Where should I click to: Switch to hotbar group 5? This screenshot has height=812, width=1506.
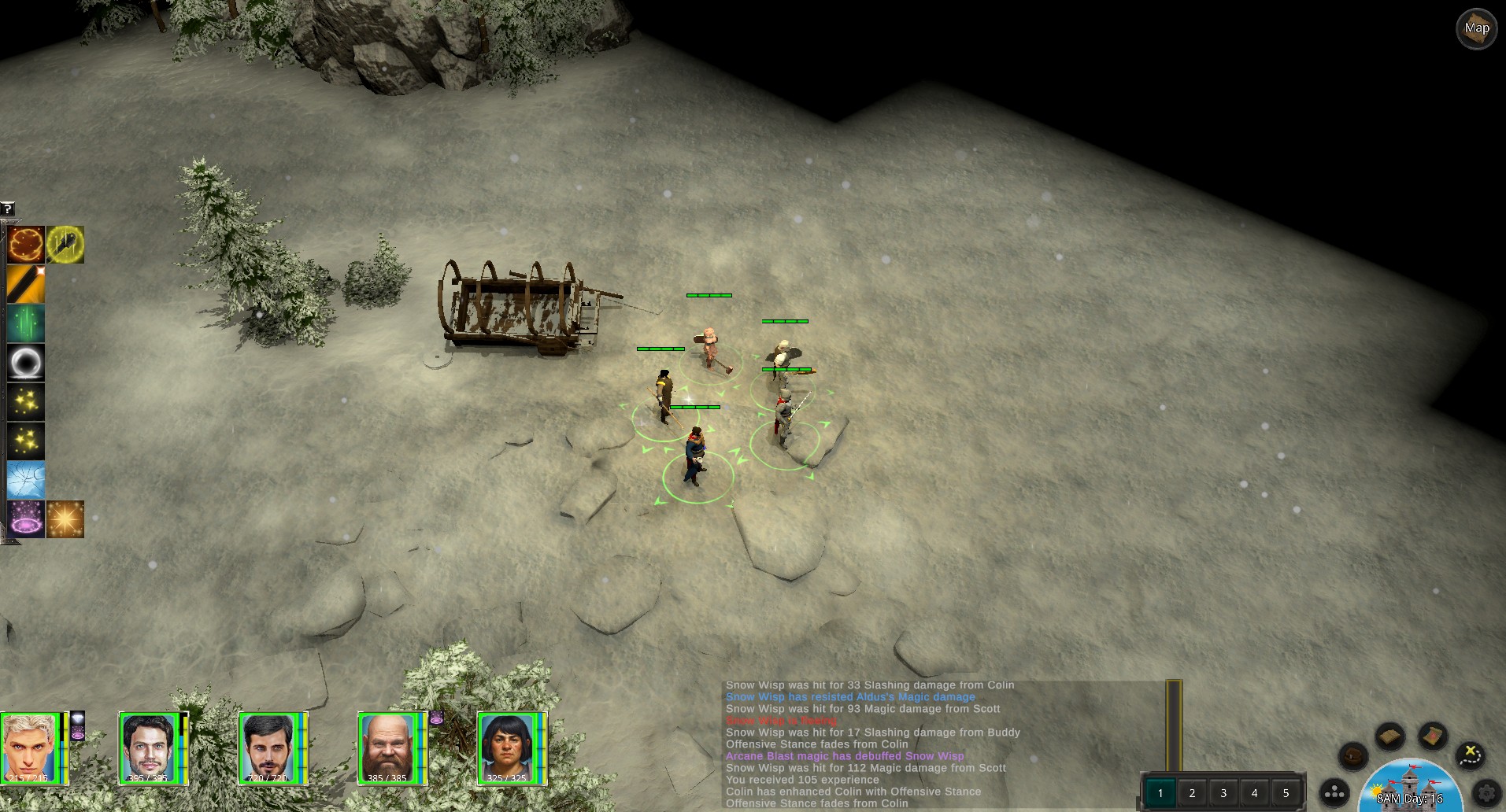(1286, 792)
